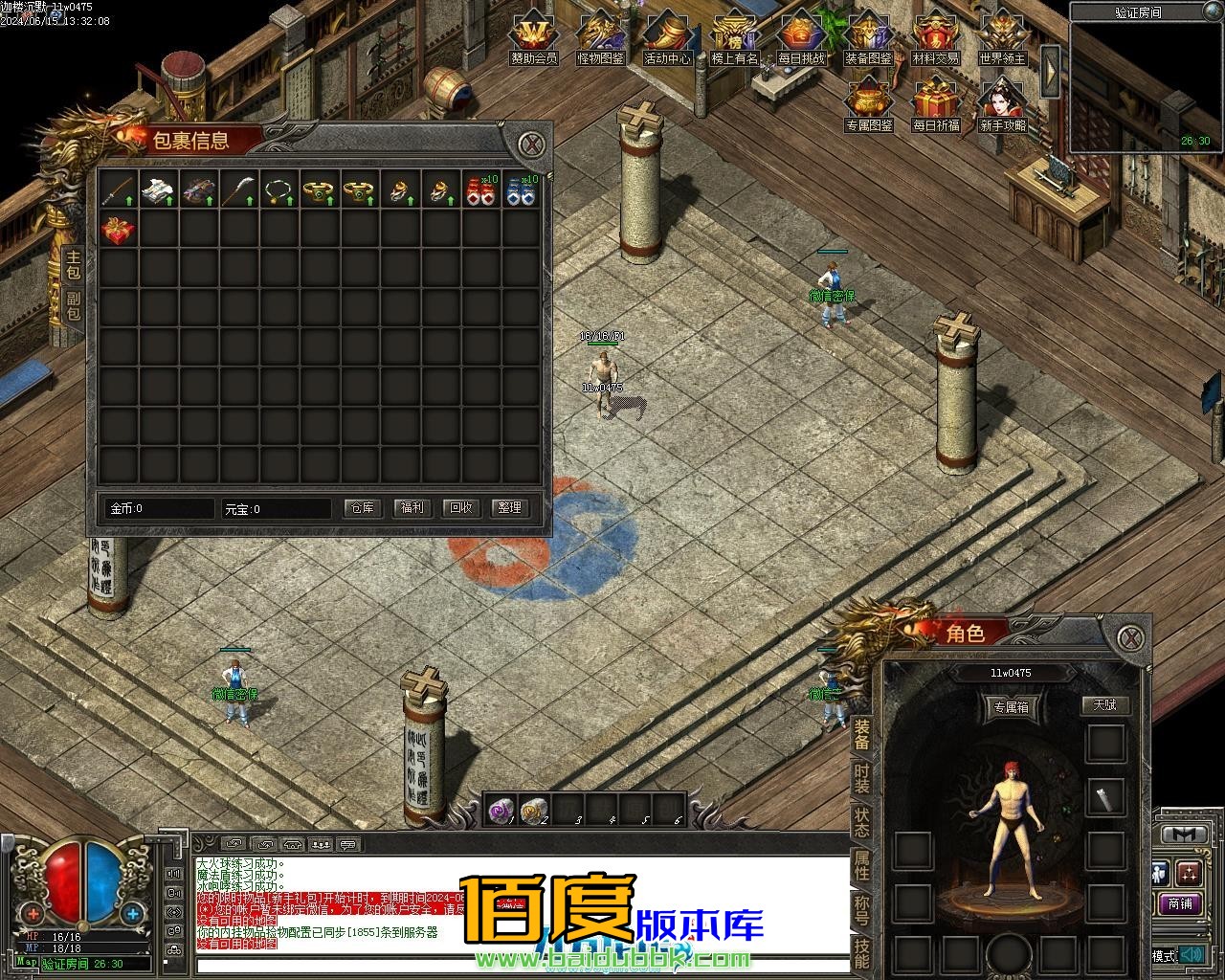Click the 回收 recycle button
The width and height of the screenshot is (1225, 980).
click(461, 508)
